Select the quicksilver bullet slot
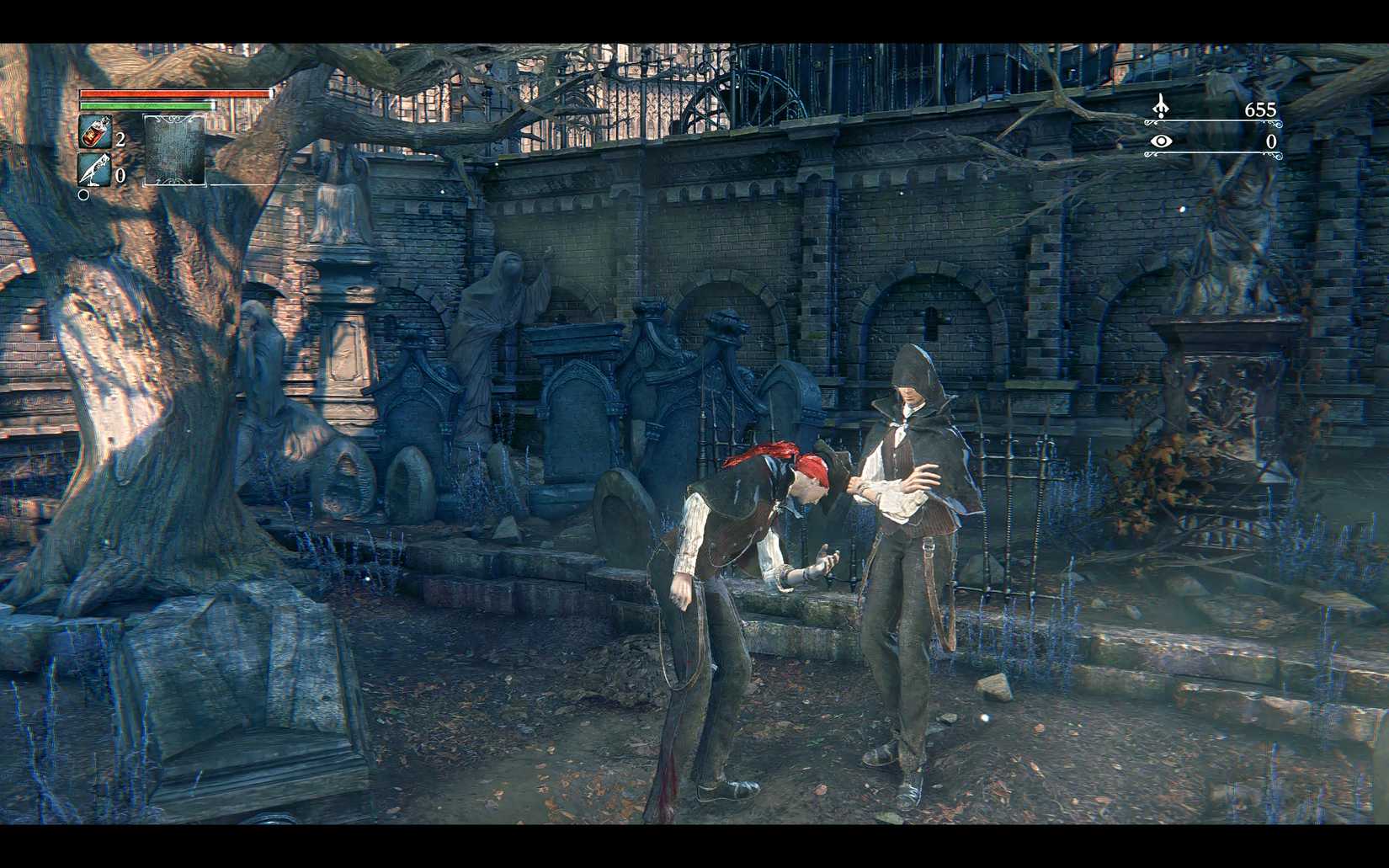Screen dimensions: 1389x868 point(94,169)
